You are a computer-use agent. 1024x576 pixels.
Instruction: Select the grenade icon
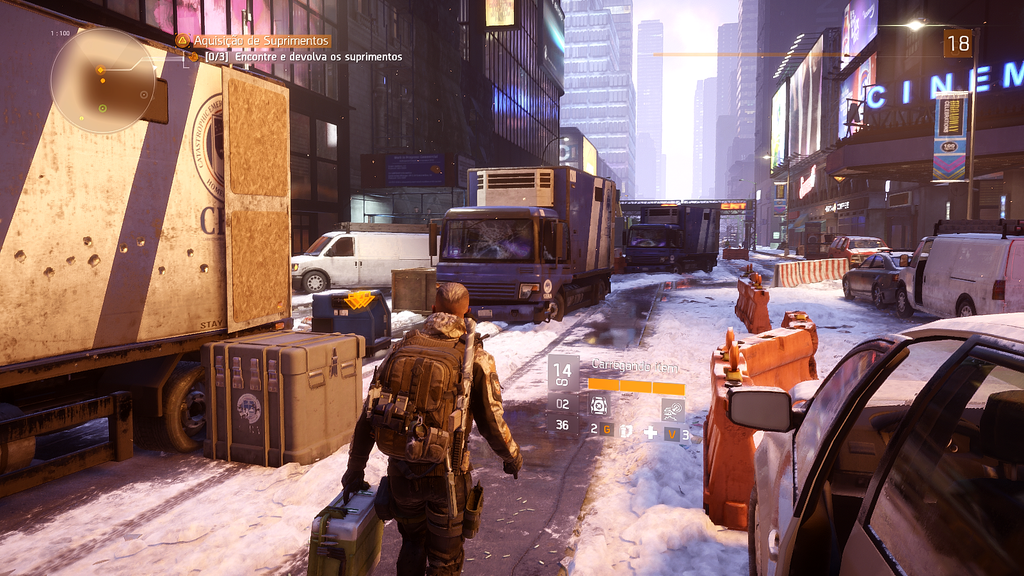627,432
